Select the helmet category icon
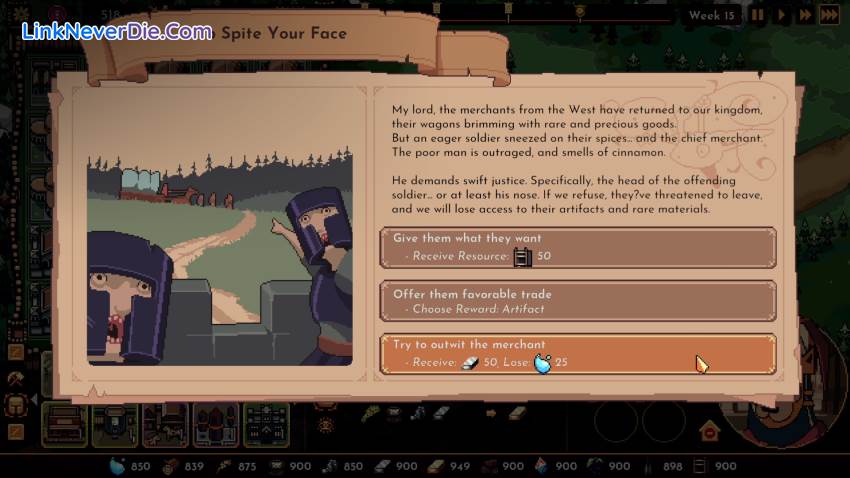The height and width of the screenshot is (478, 850). [16, 405]
